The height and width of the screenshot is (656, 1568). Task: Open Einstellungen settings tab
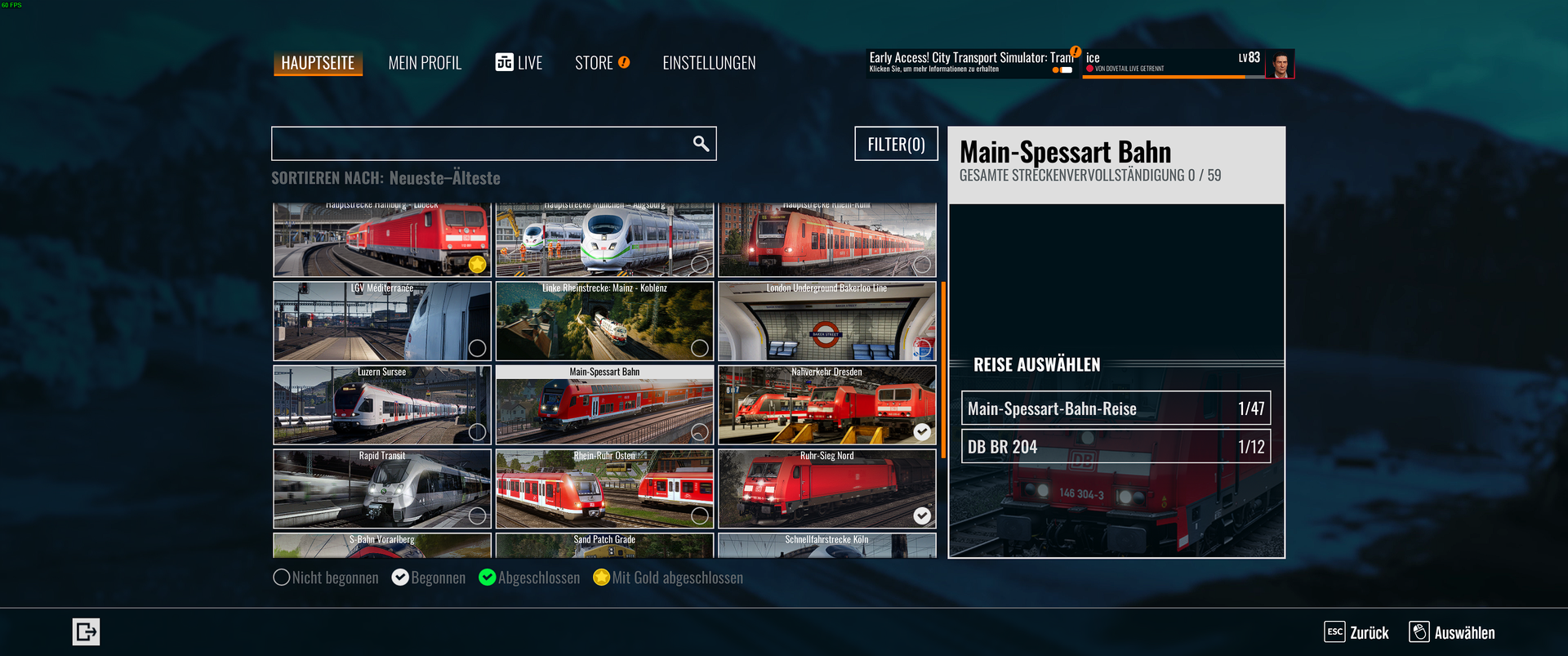tap(709, 63)
